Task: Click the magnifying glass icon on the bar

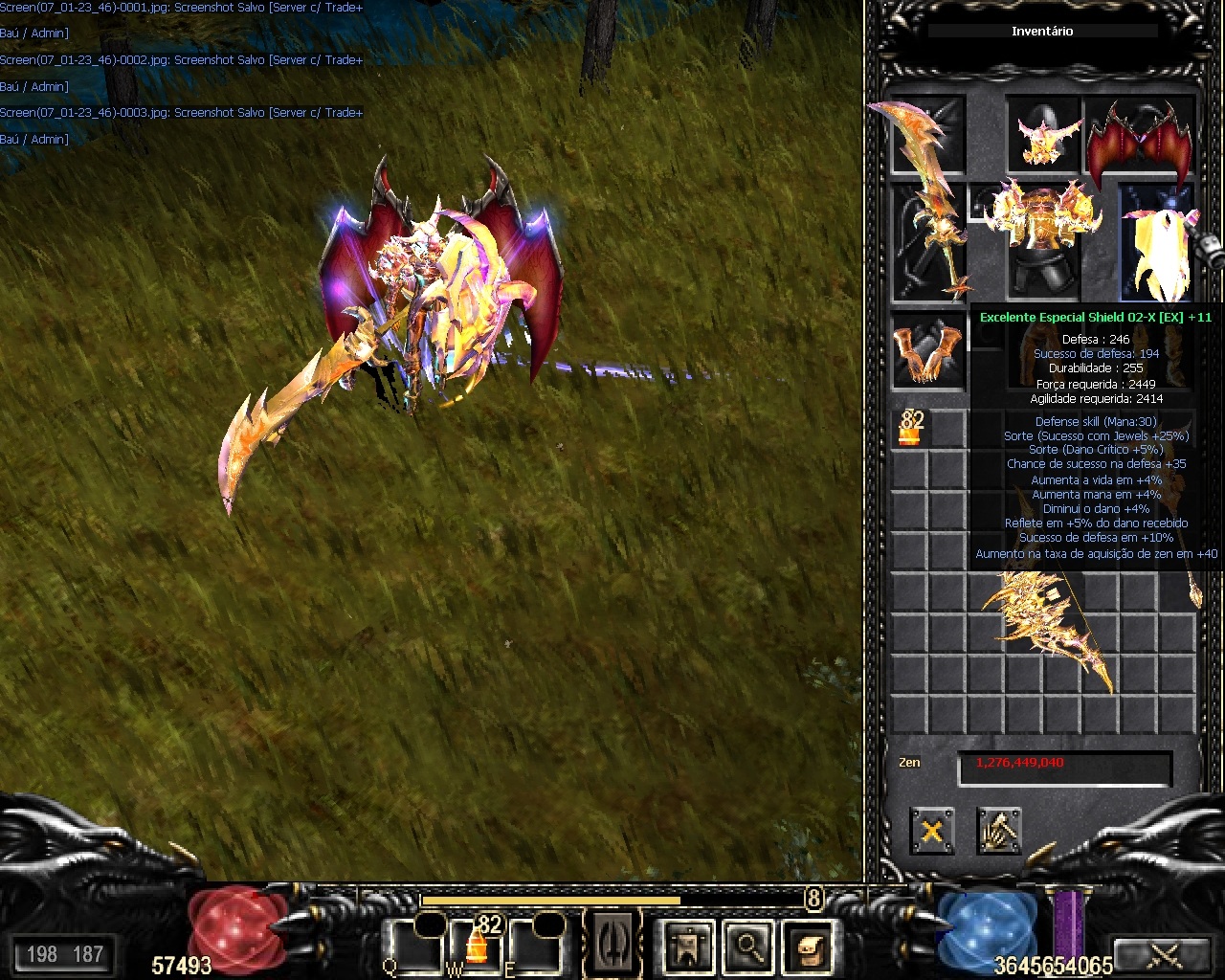Action: pos(748,946)
